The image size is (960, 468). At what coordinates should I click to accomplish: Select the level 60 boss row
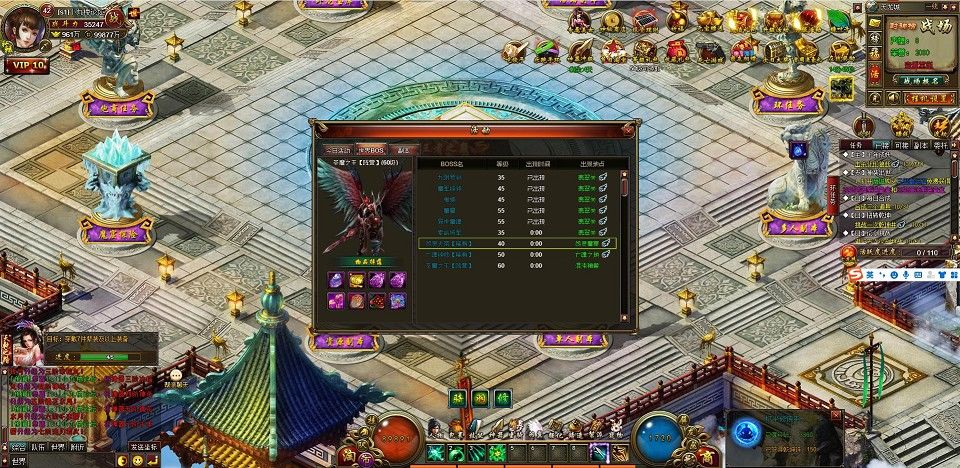pos(517,266)
